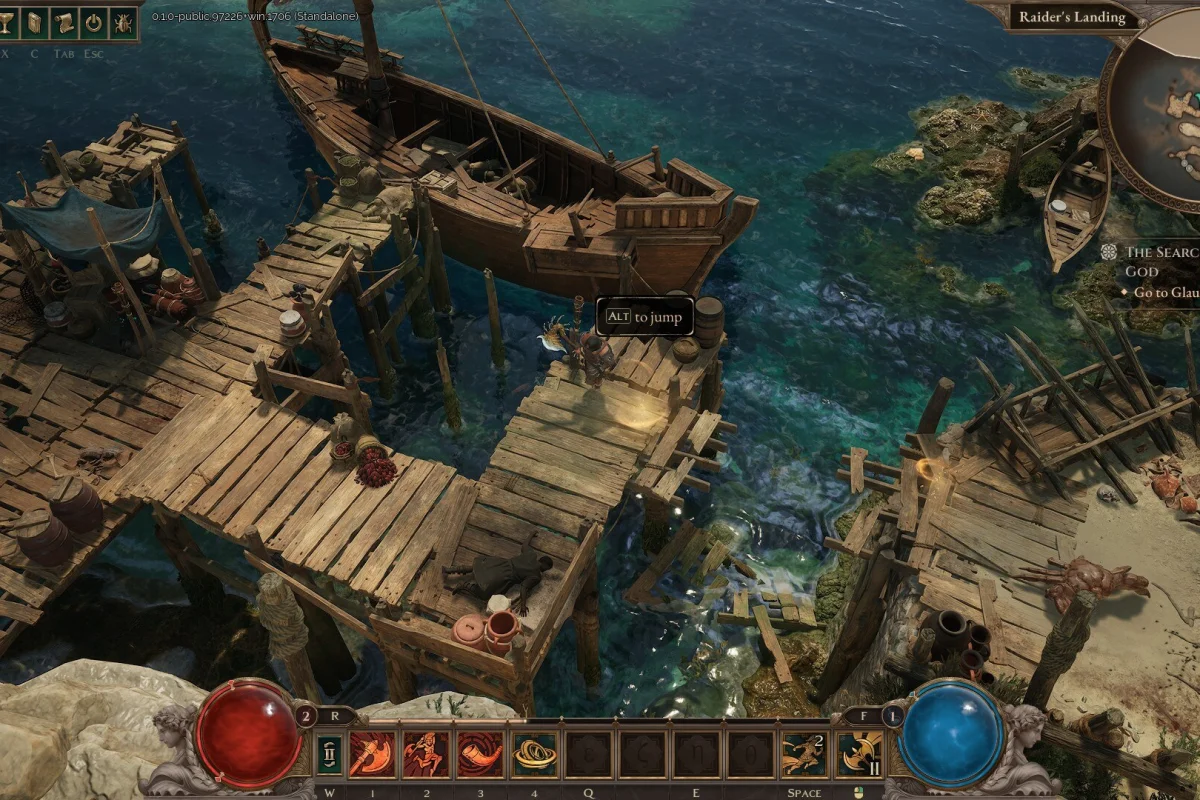Activate the axe attack skill
The image size is (1200, 800).
[372, 754]
